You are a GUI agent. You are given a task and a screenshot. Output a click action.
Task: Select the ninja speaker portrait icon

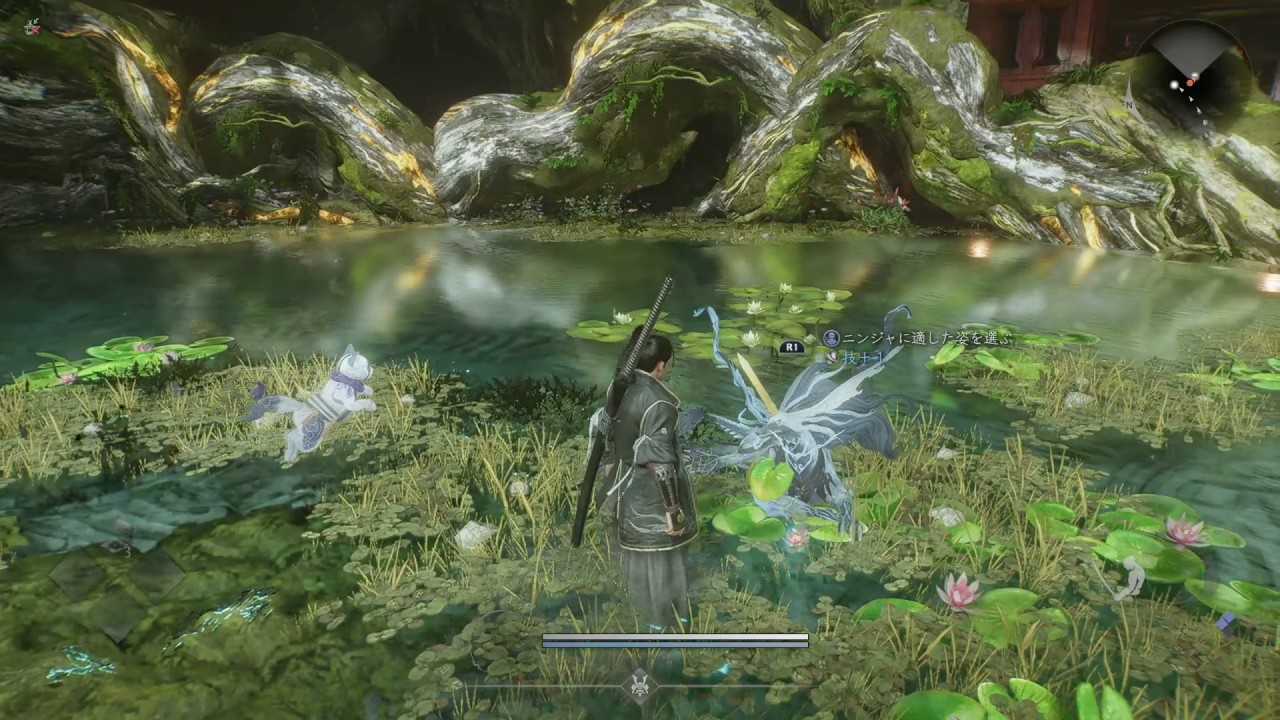point(832,338)
